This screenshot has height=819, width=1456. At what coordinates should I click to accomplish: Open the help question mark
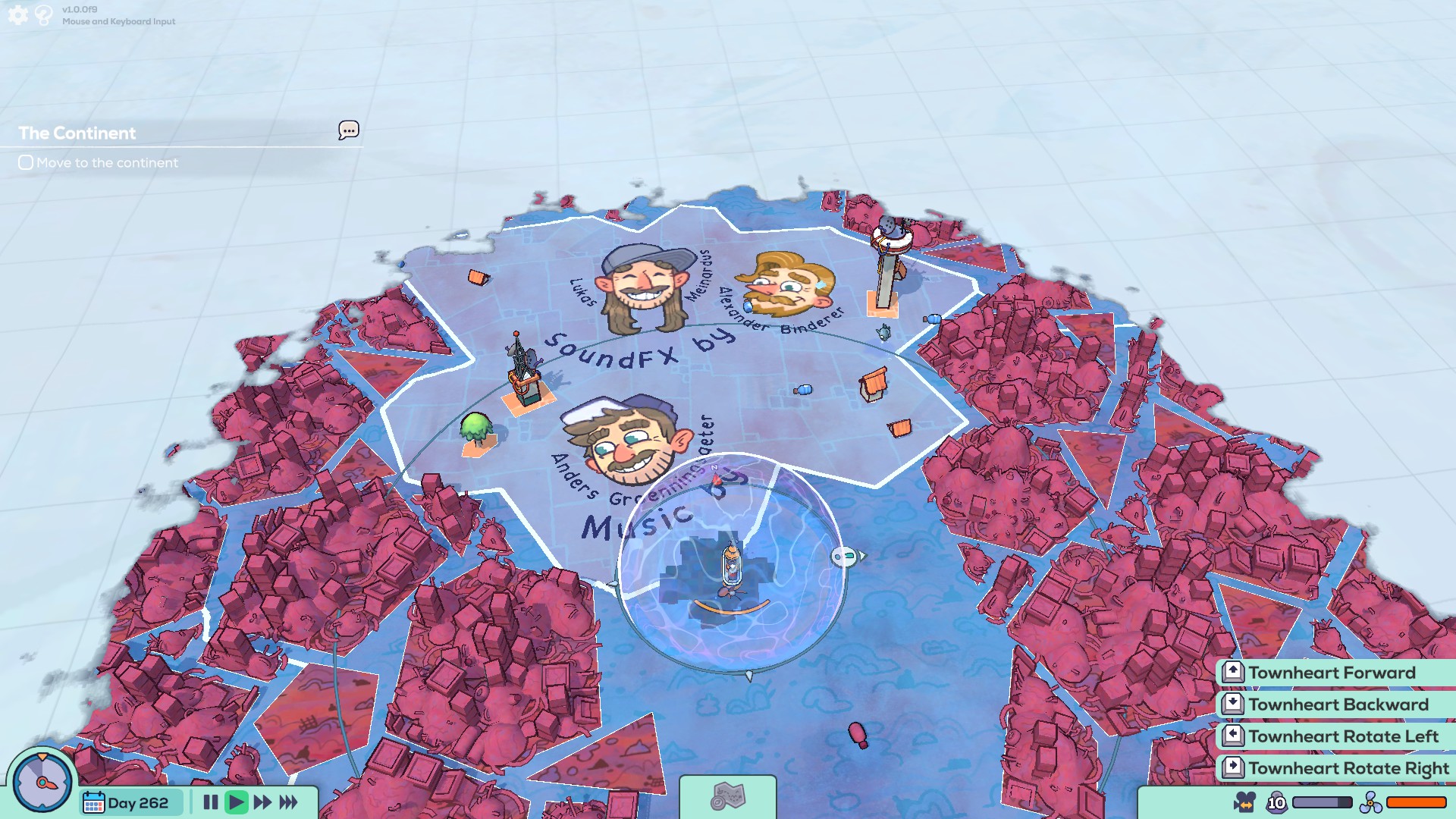(44, 14)
